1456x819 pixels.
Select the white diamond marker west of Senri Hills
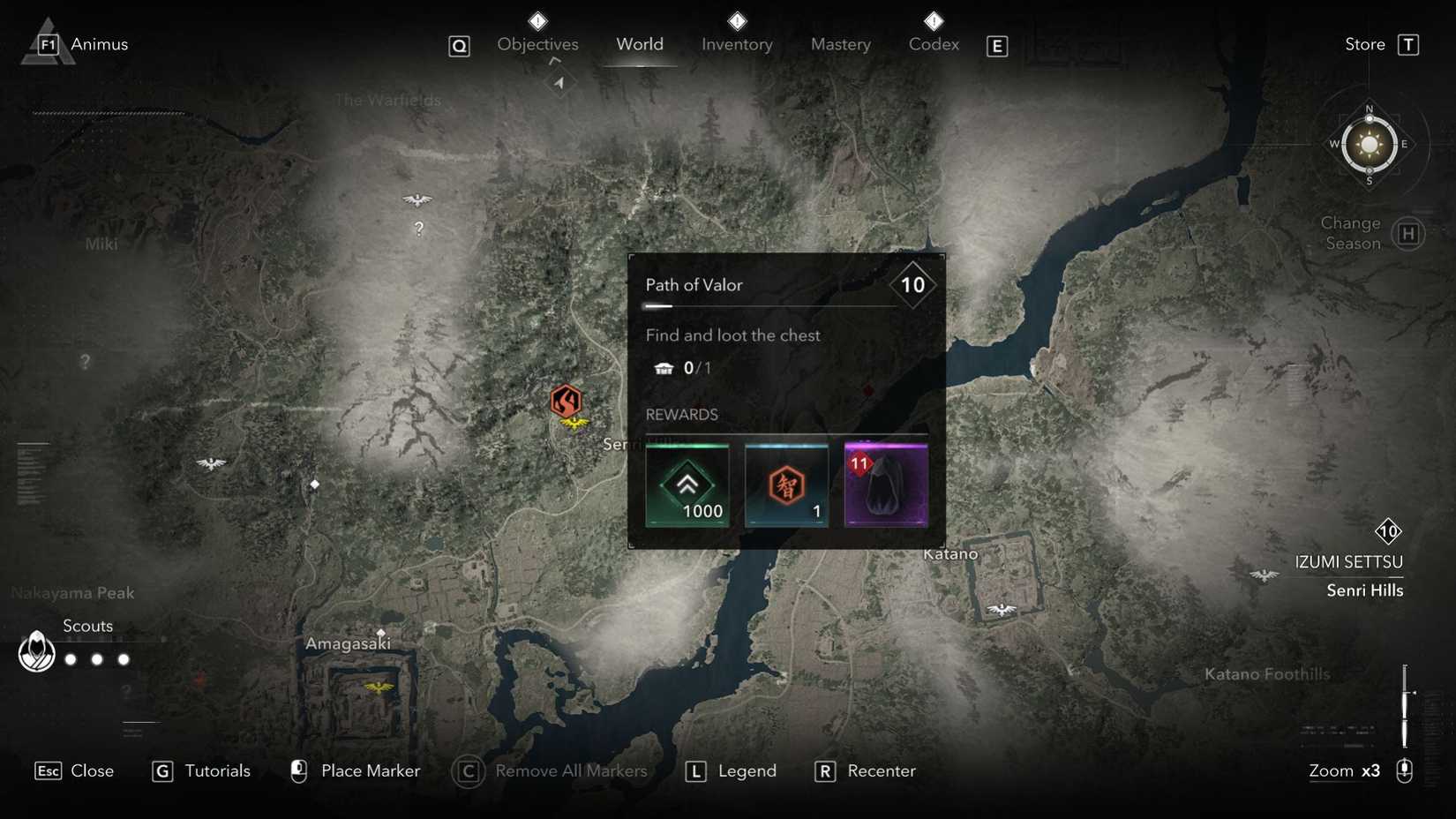point(315,483)
